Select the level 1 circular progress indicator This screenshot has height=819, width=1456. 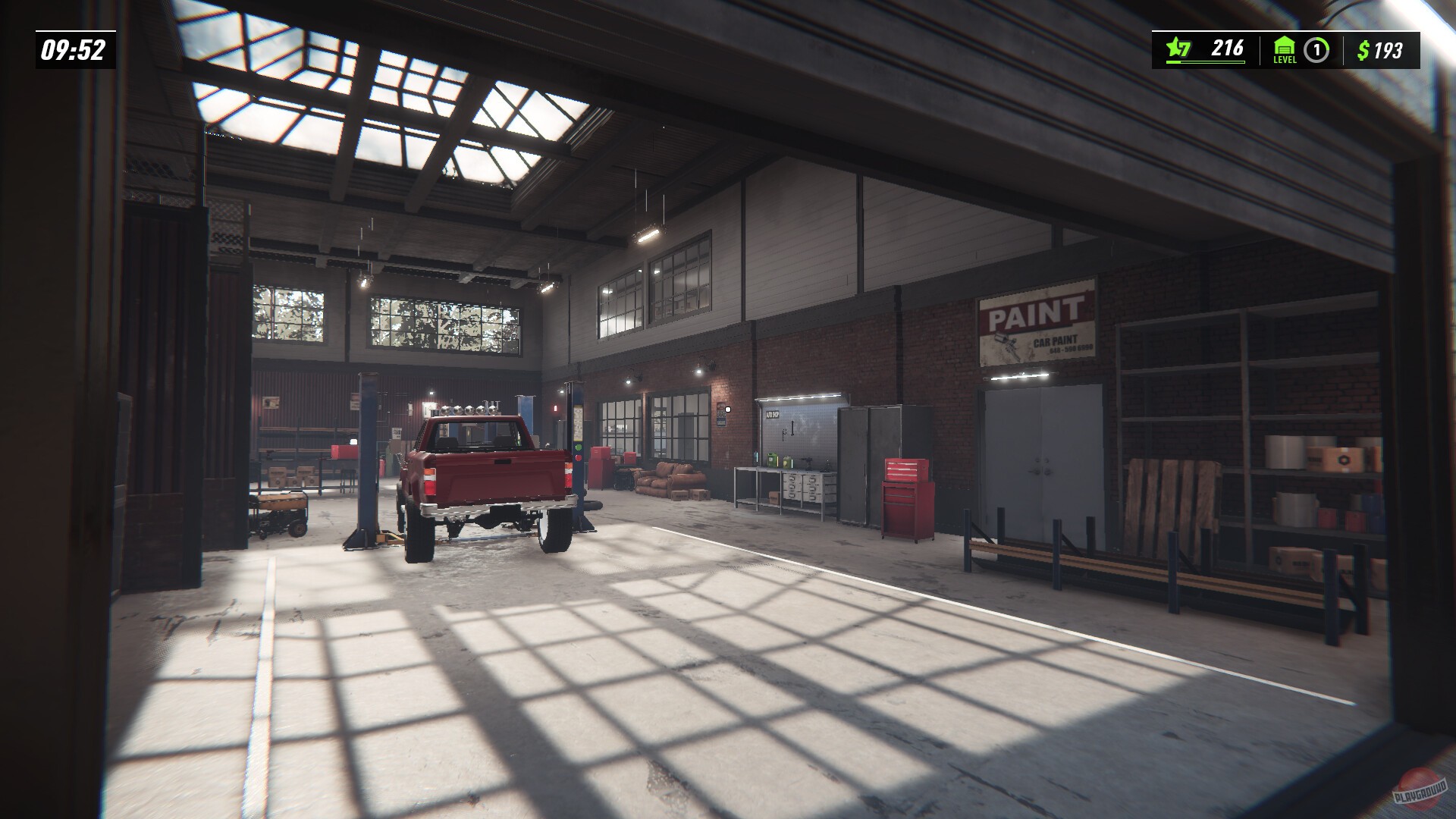click(x=1316, y=50)
